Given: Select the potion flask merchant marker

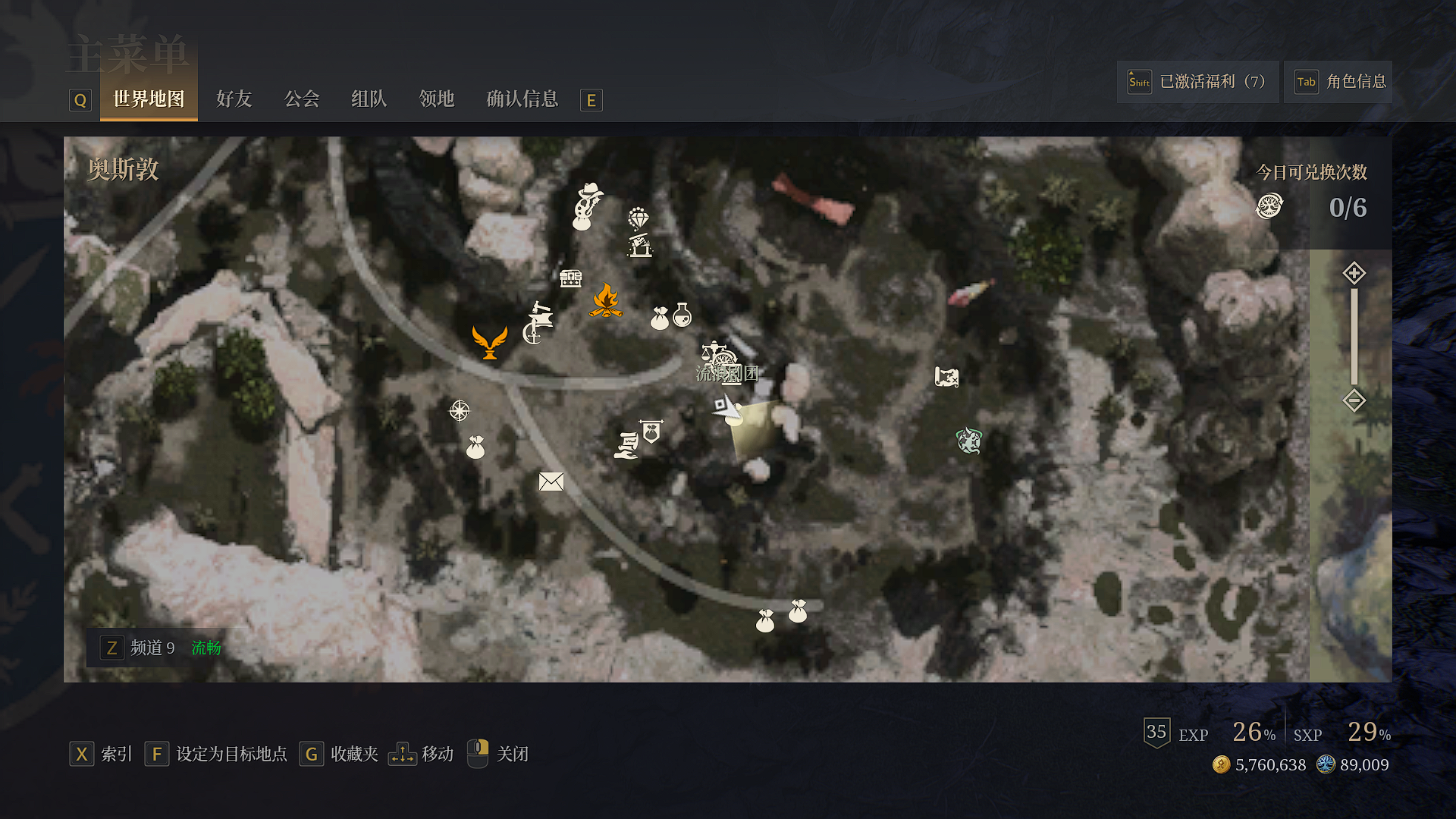Looking at the screenshot, I should click(x=682, y=315).
